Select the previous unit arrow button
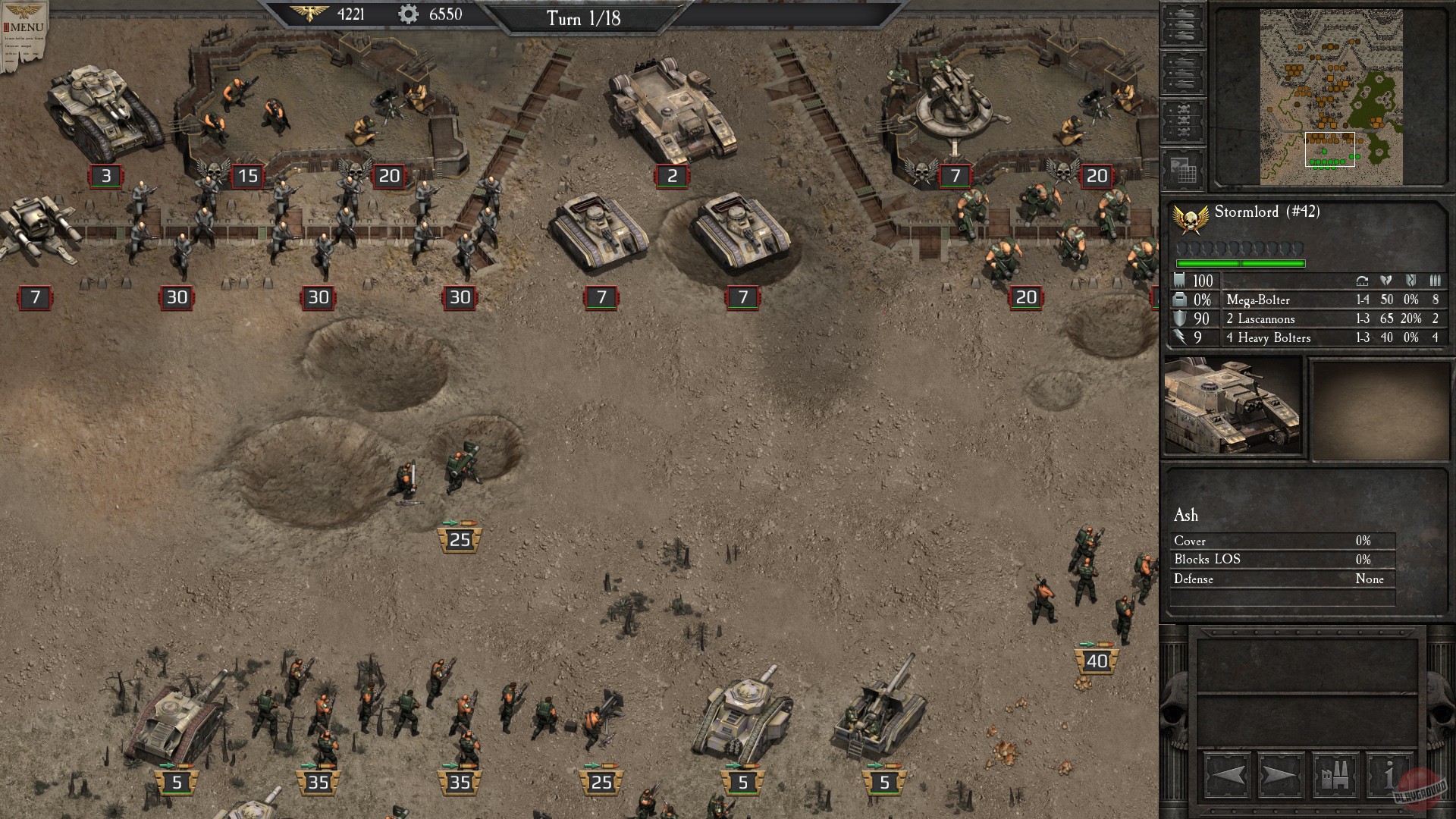 (1228, 775)
